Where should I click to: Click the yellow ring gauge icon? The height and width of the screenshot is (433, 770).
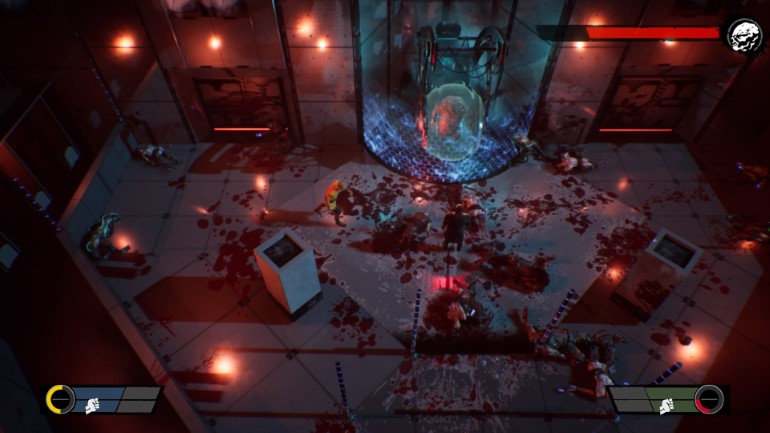pos(60,400)
